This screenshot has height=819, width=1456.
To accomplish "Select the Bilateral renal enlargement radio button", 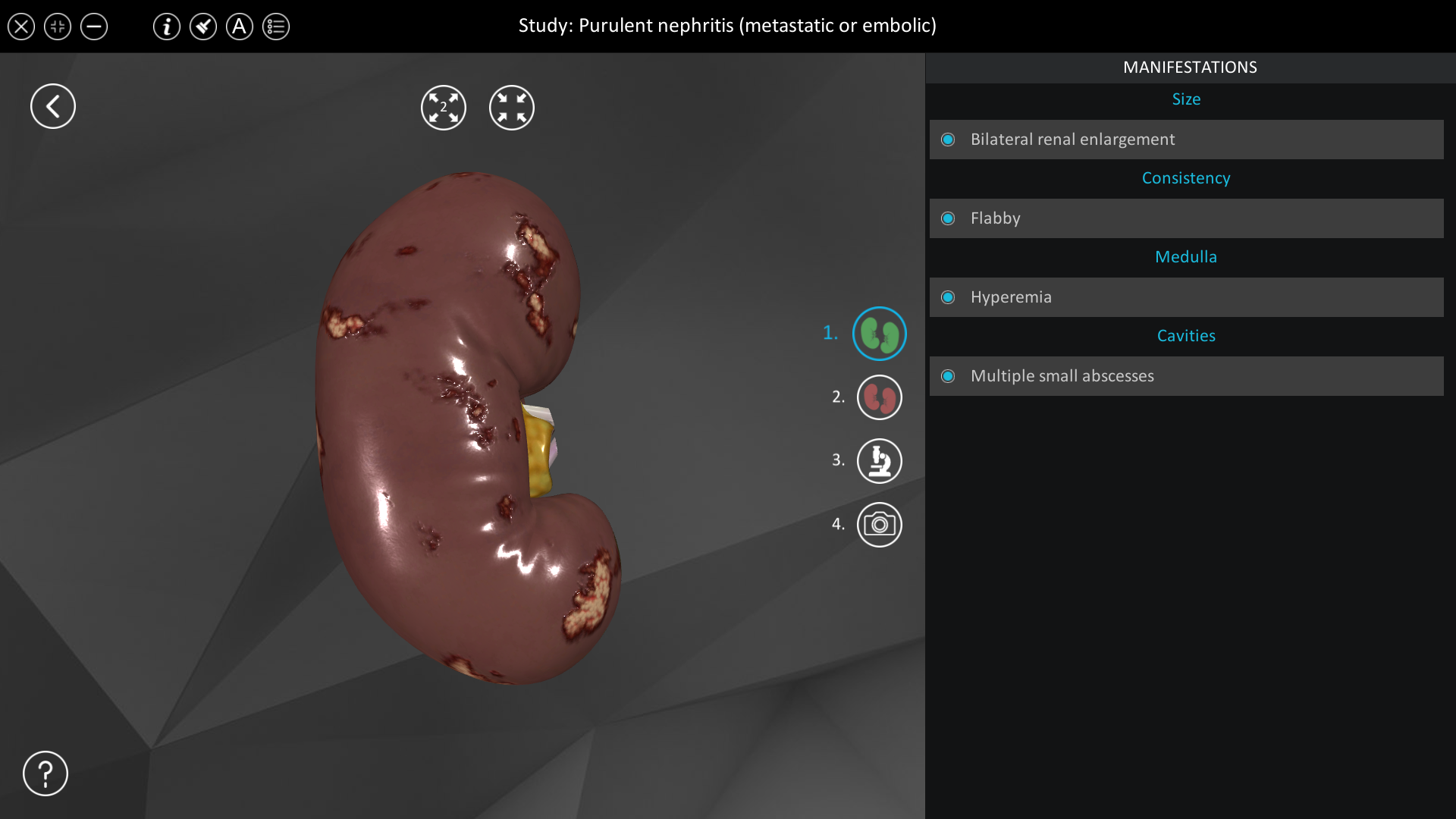I will pyautogui.click(x=949, y=140).
